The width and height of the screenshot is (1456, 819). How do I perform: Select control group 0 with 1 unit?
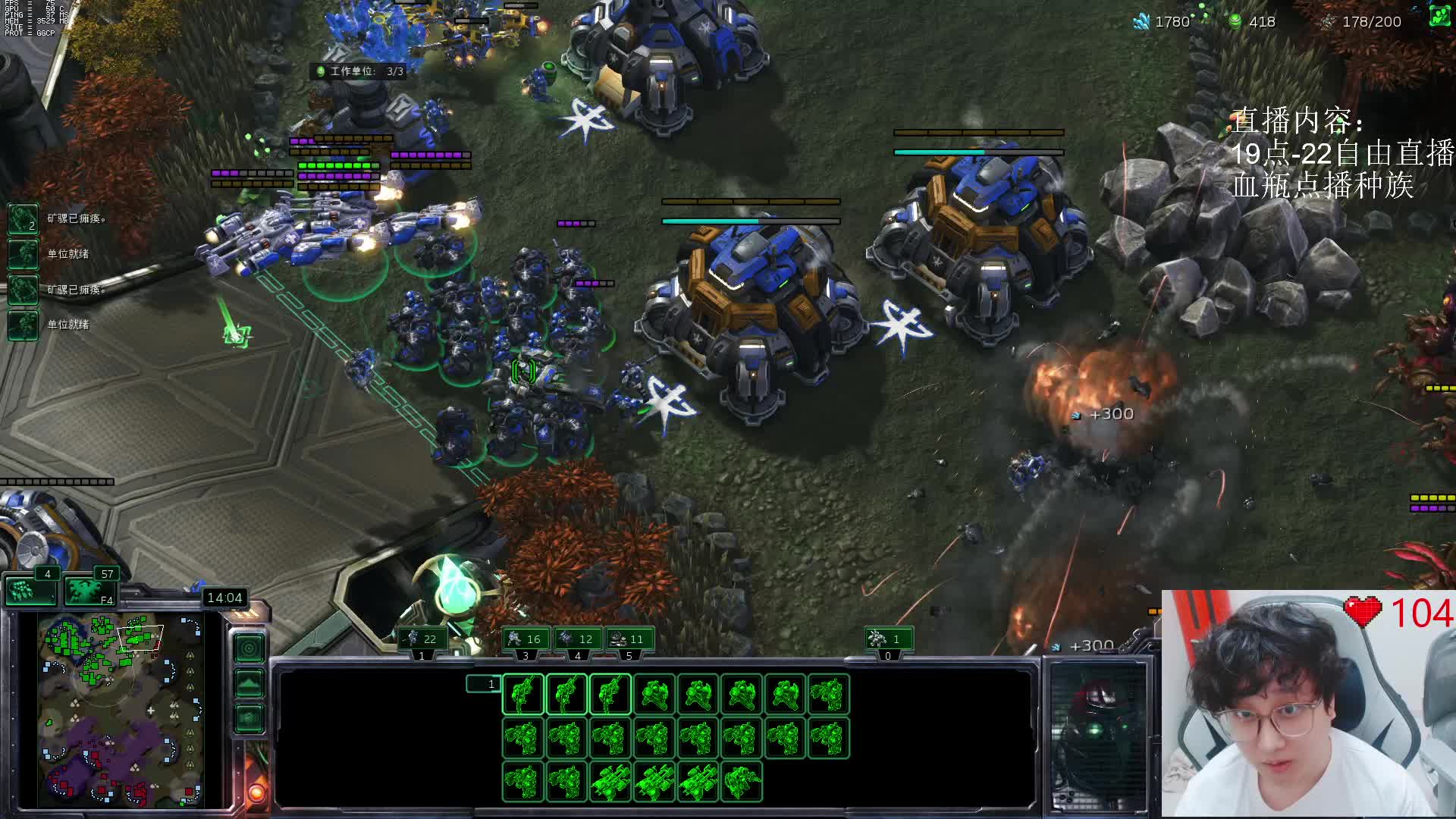(888, 639)
